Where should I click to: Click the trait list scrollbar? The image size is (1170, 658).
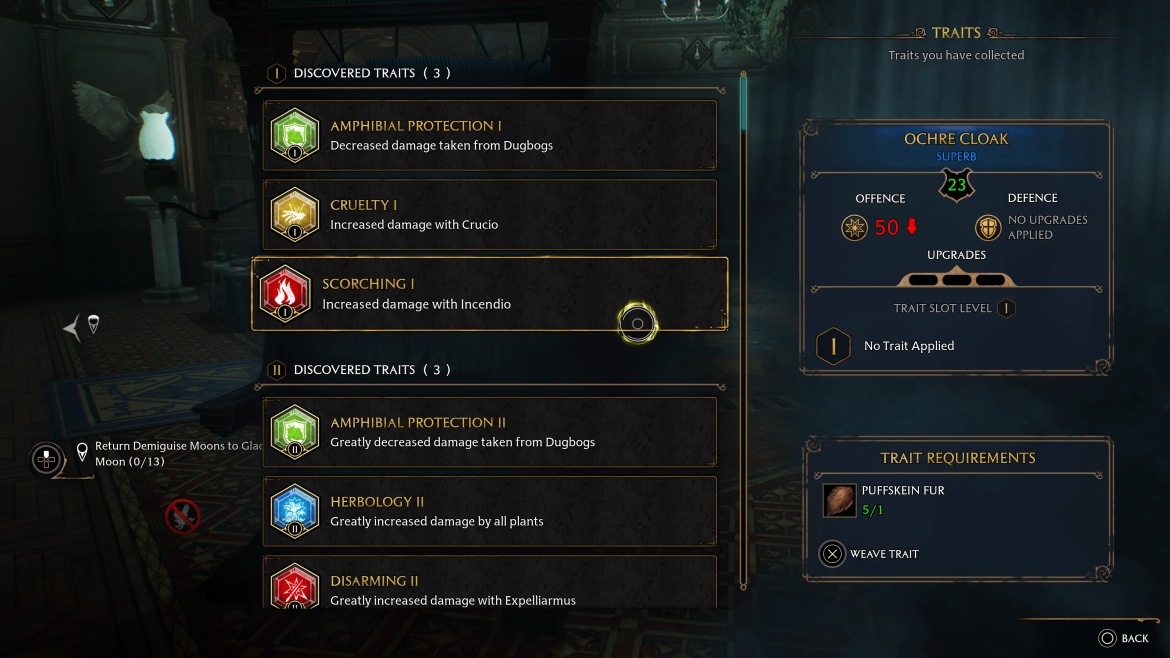[743, 330]
